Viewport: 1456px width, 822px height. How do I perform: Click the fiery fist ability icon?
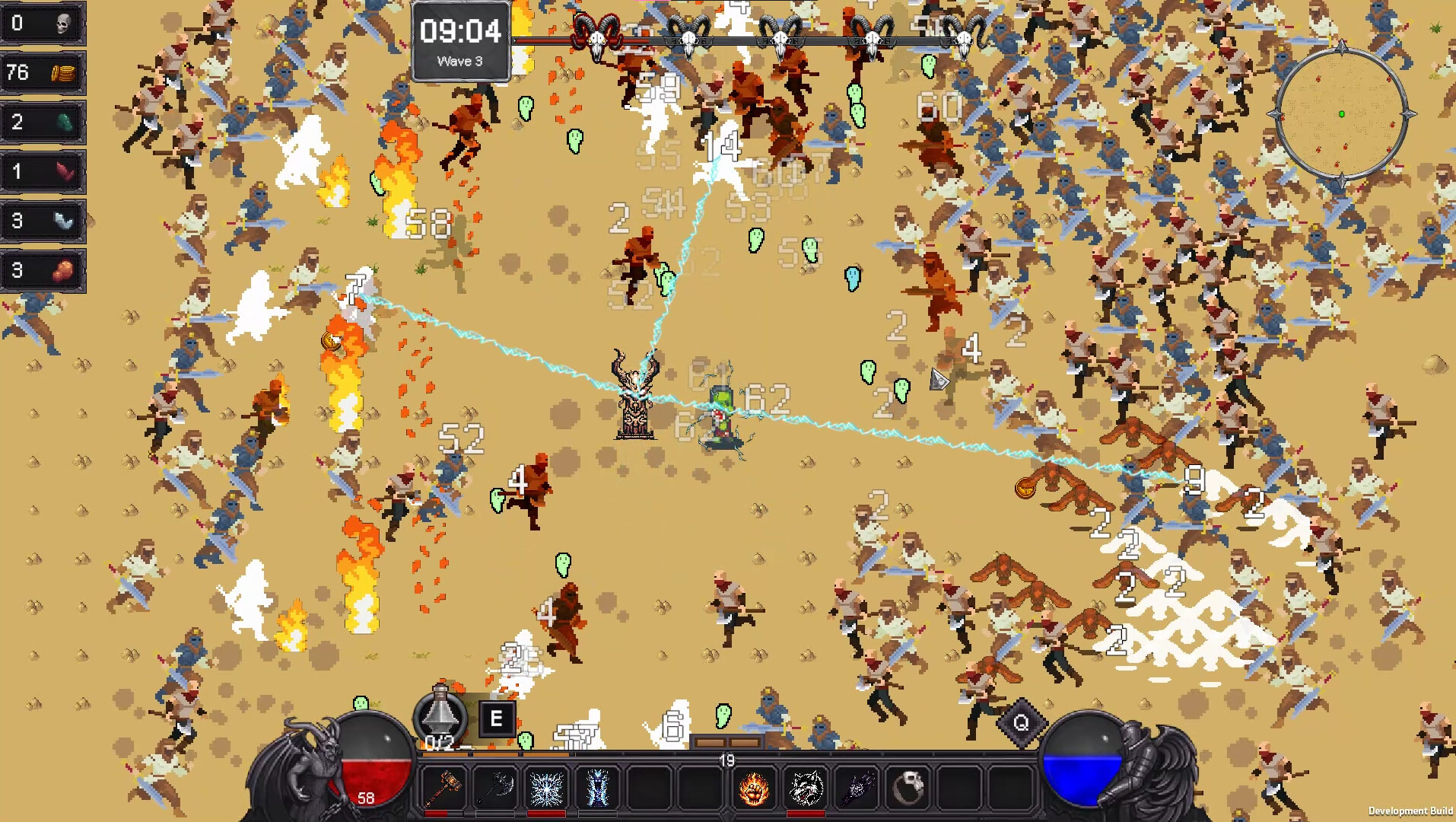click(755, 788)
